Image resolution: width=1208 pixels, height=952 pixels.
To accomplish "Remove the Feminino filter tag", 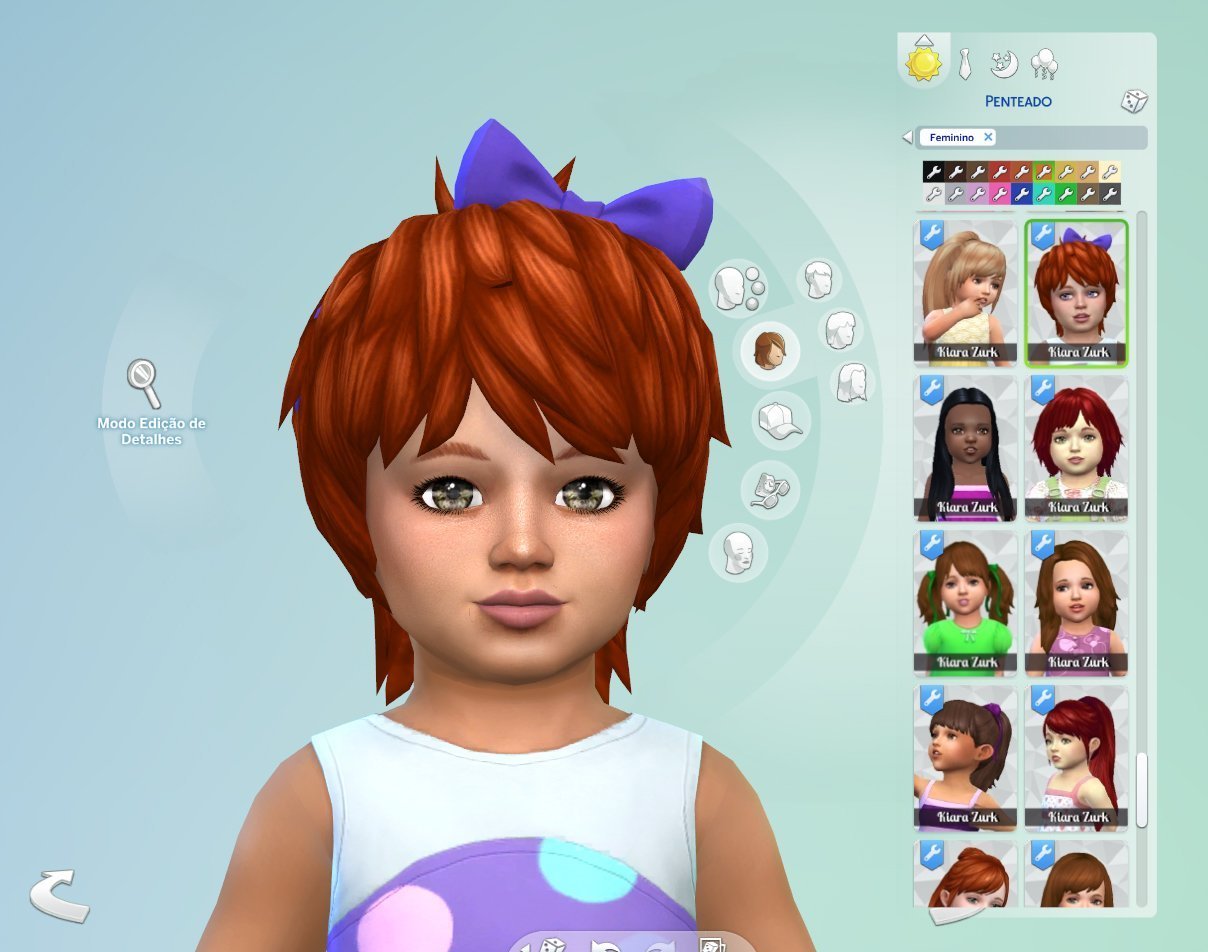I will (988, 137).
